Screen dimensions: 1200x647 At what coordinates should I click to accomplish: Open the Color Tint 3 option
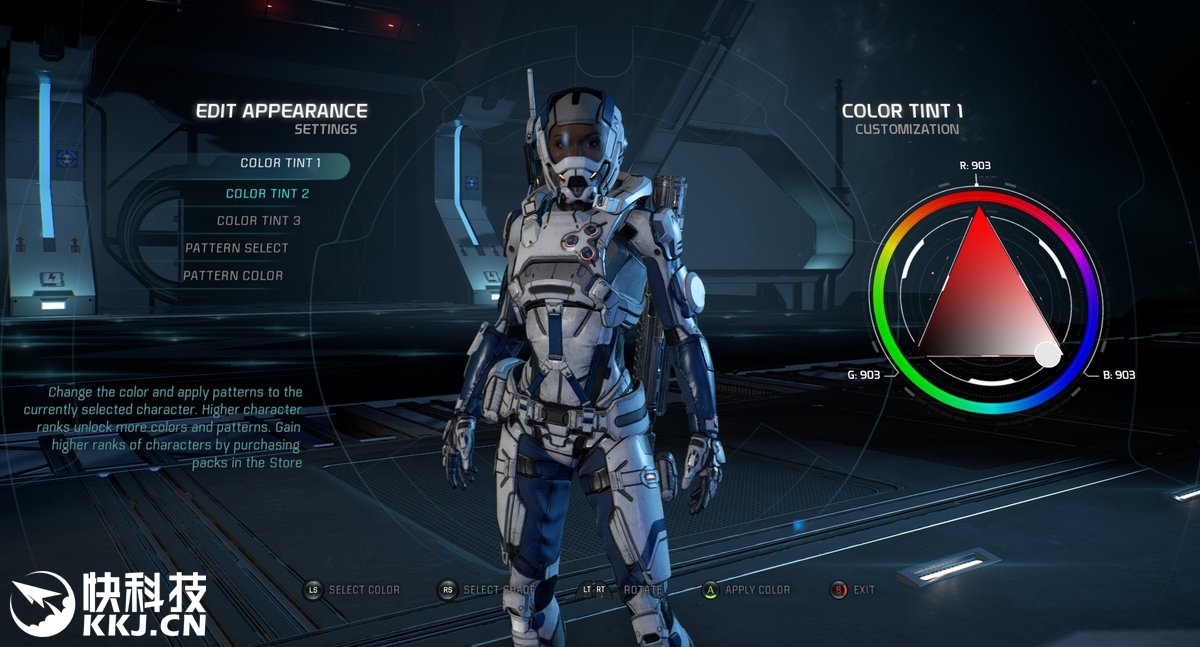pos(258,221)
